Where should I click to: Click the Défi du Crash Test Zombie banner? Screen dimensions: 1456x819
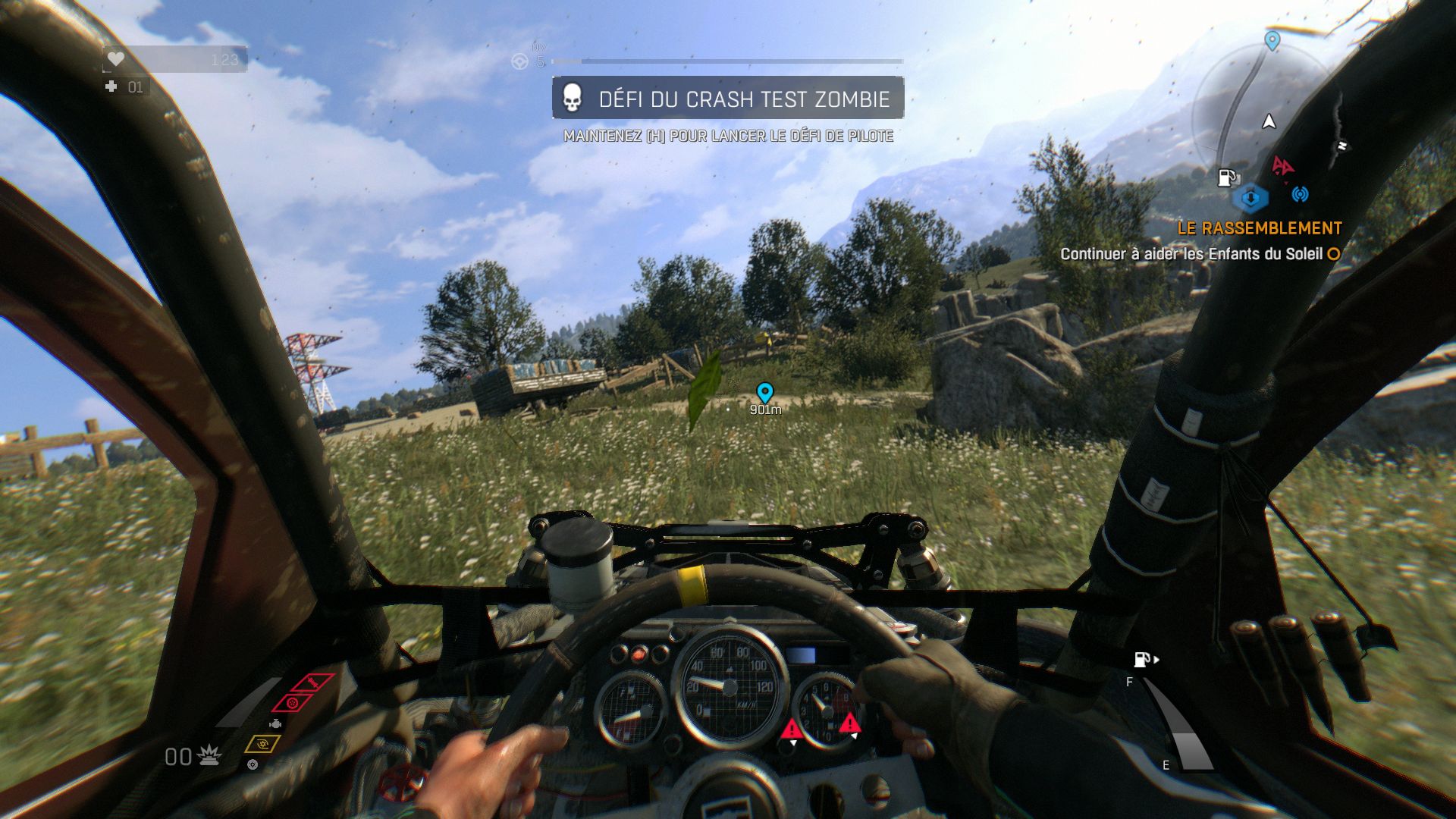tap(728, 99)
